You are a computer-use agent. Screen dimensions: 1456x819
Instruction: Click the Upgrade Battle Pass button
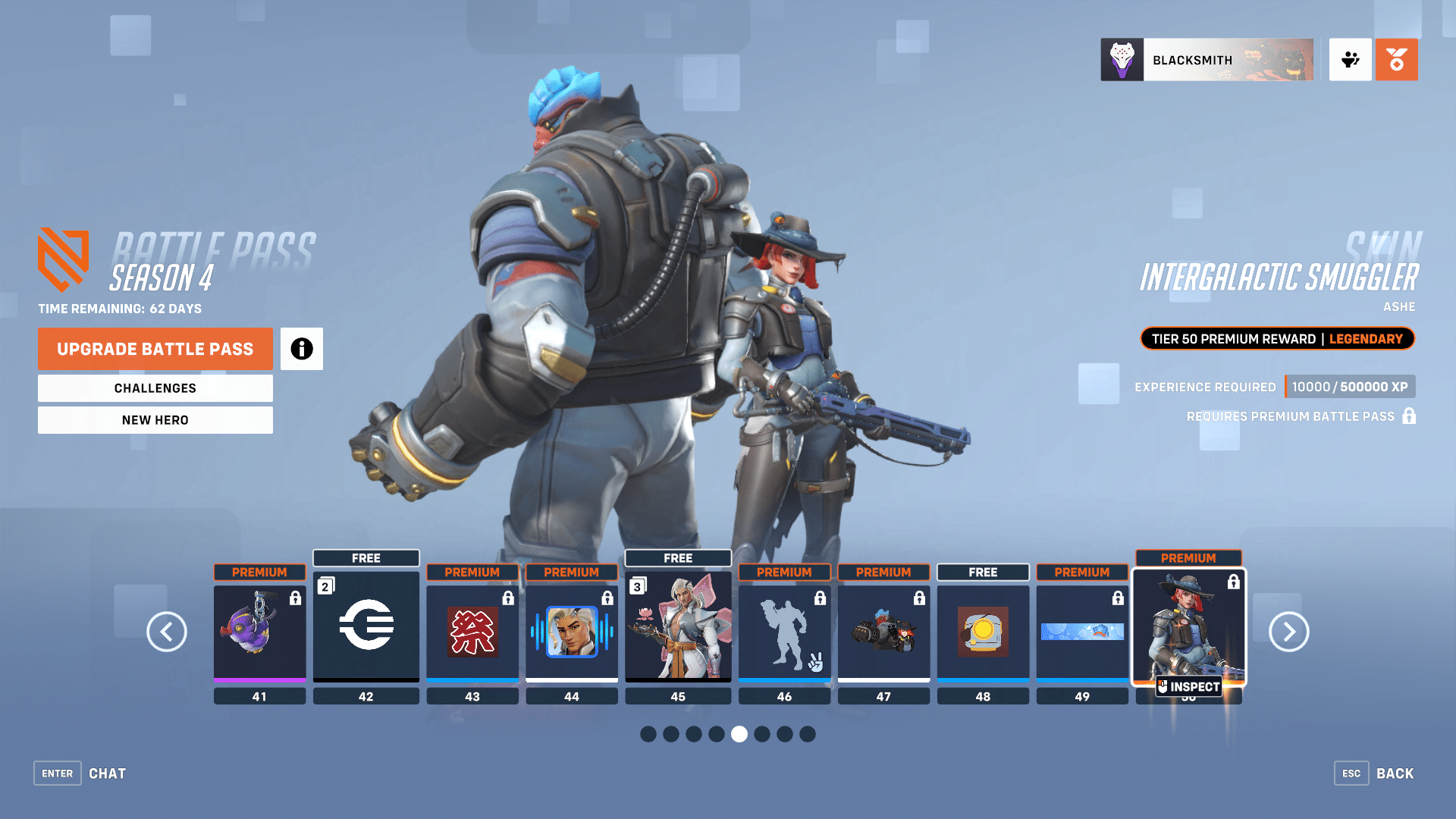coord(155,349)
